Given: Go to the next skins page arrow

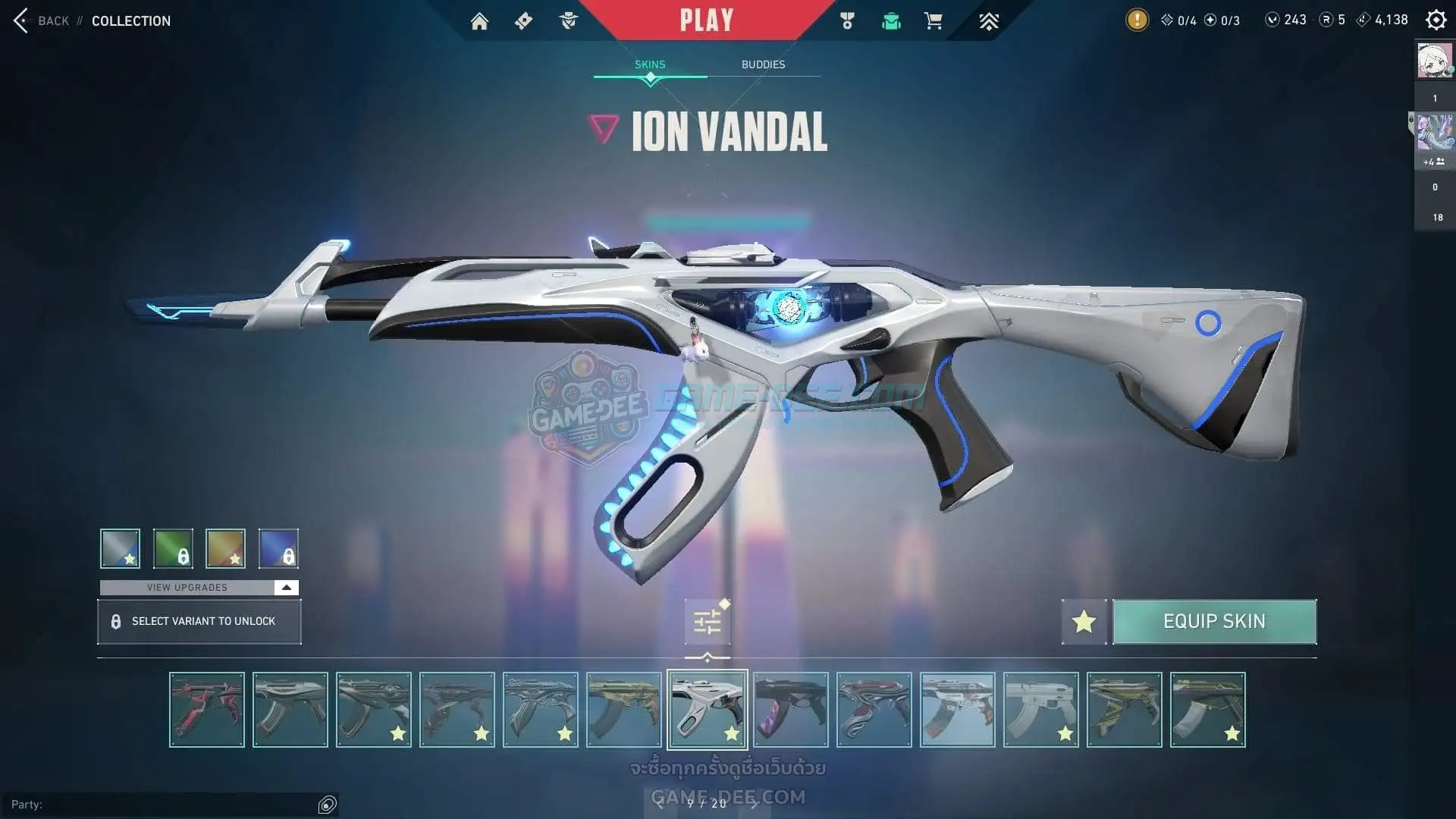Looking at the screenshot, I should pos(754,803).
